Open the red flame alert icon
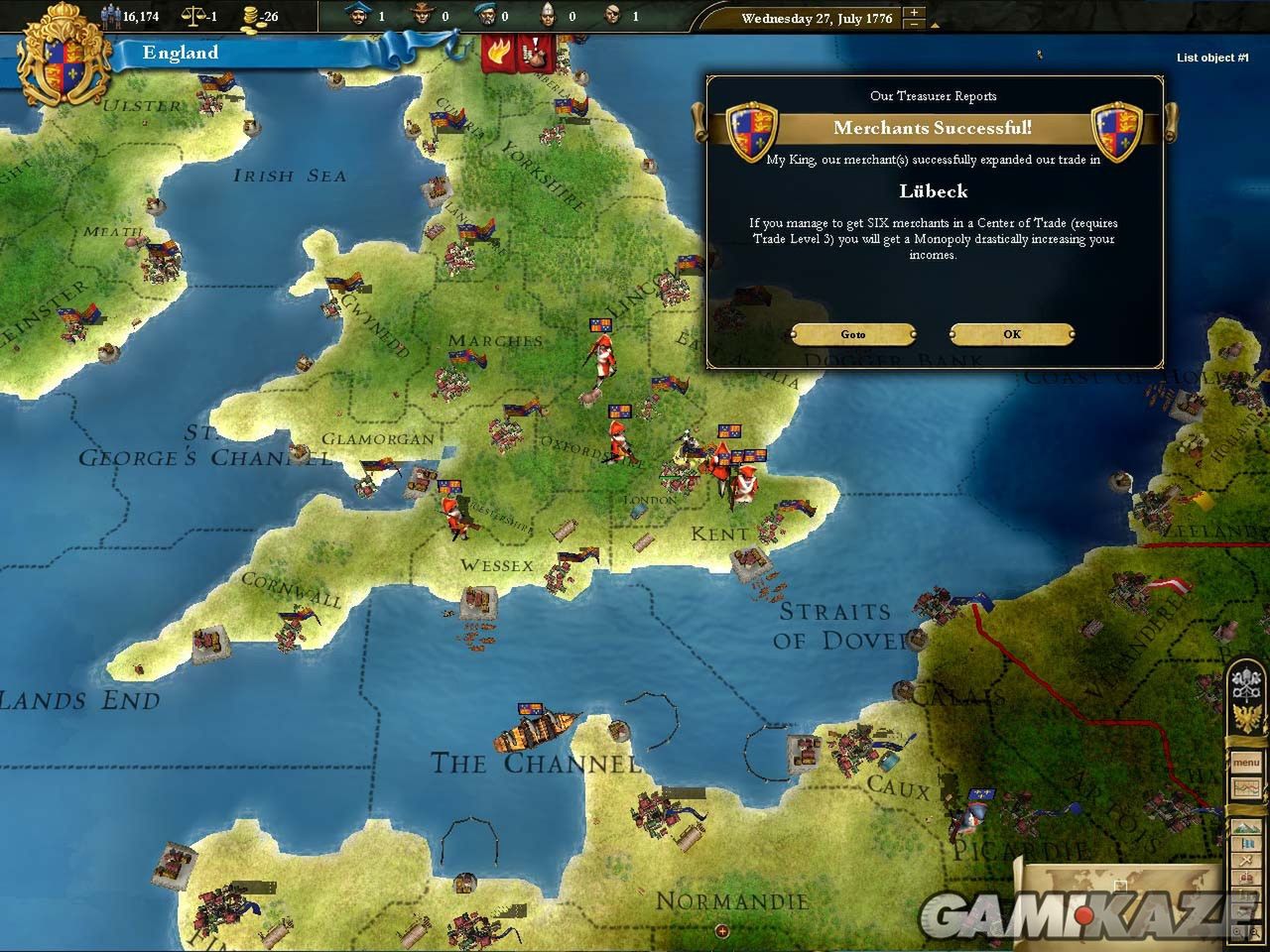 (x=495, y=54)
